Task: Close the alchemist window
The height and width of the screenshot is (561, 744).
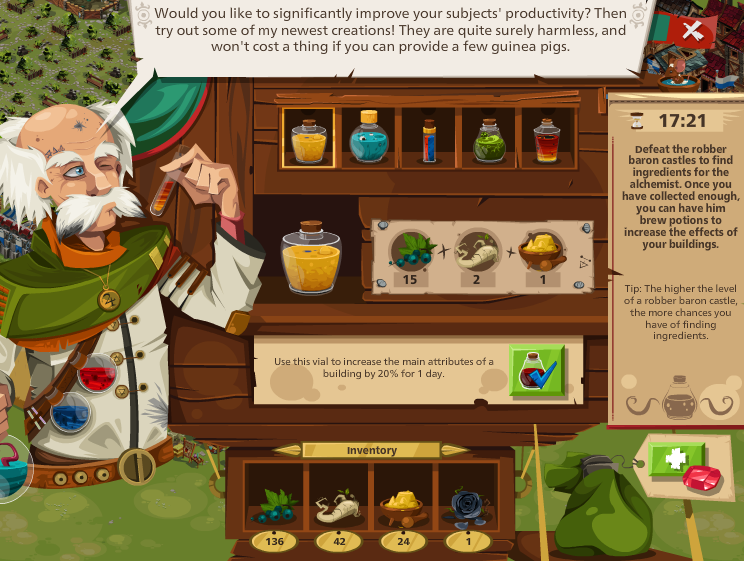Action: click(x=691, y=30)
